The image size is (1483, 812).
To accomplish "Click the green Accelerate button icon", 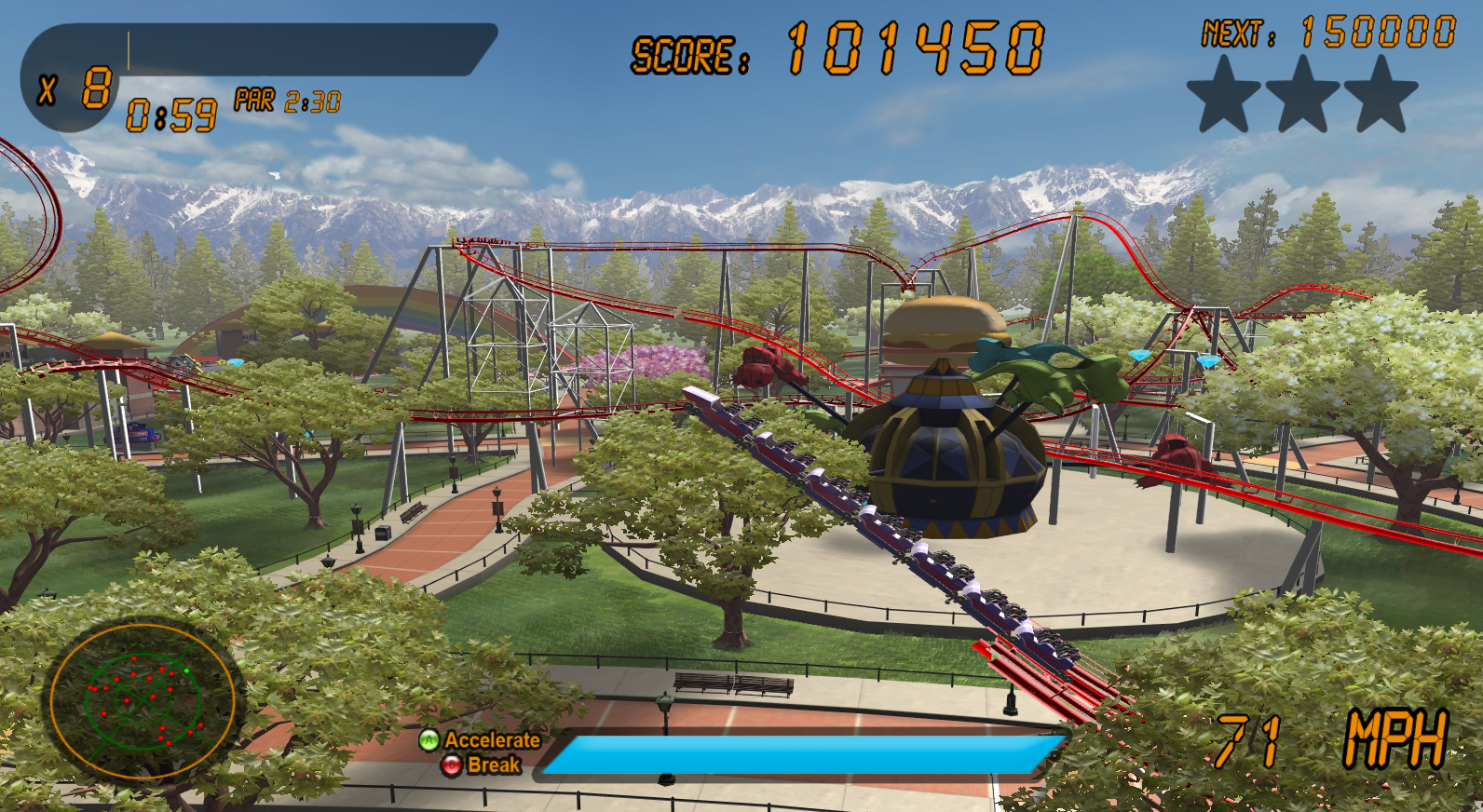I will click(428, 742).
